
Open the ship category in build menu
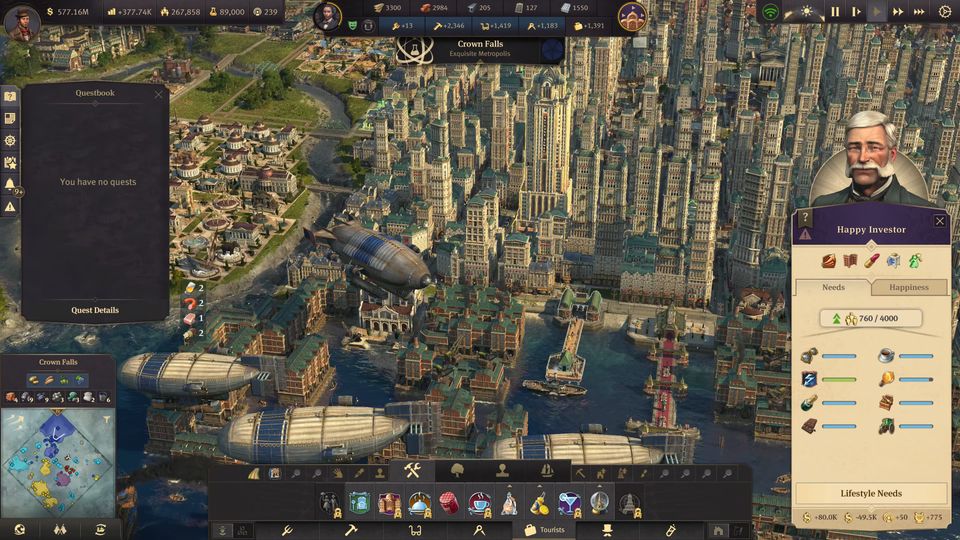(546, 470)
